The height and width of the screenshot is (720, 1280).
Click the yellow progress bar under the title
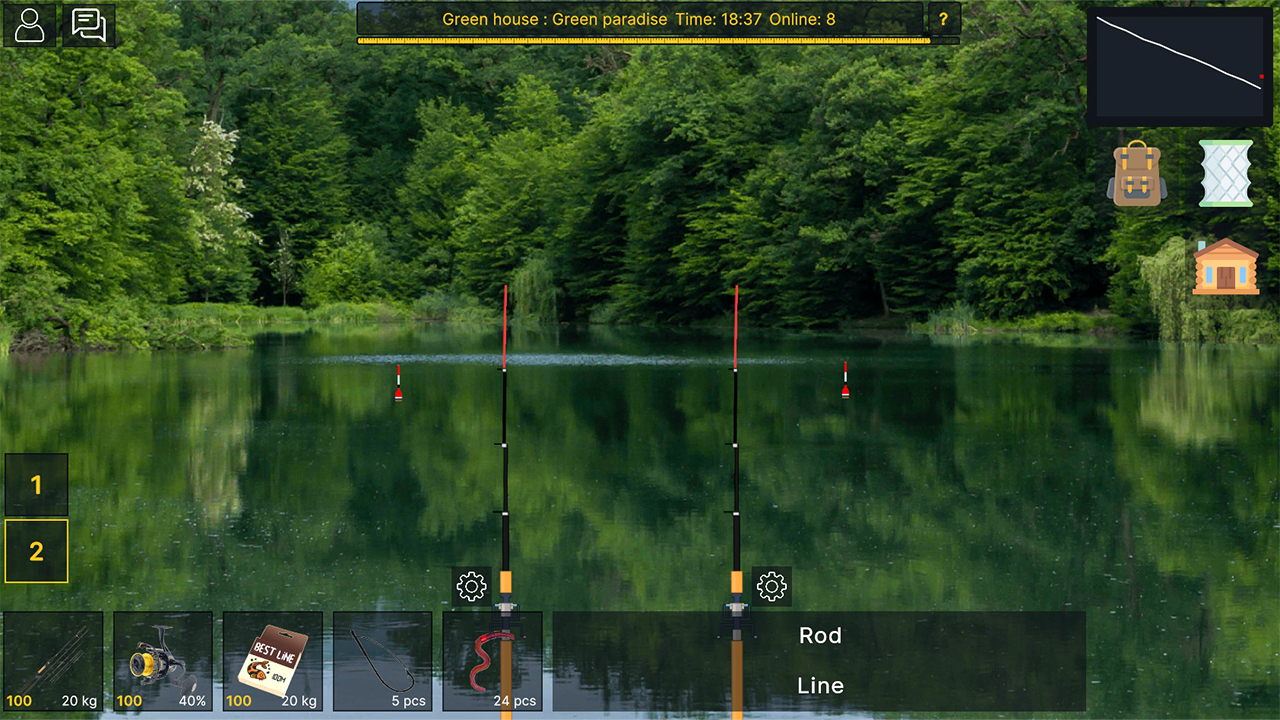click(x=645, y=41)
